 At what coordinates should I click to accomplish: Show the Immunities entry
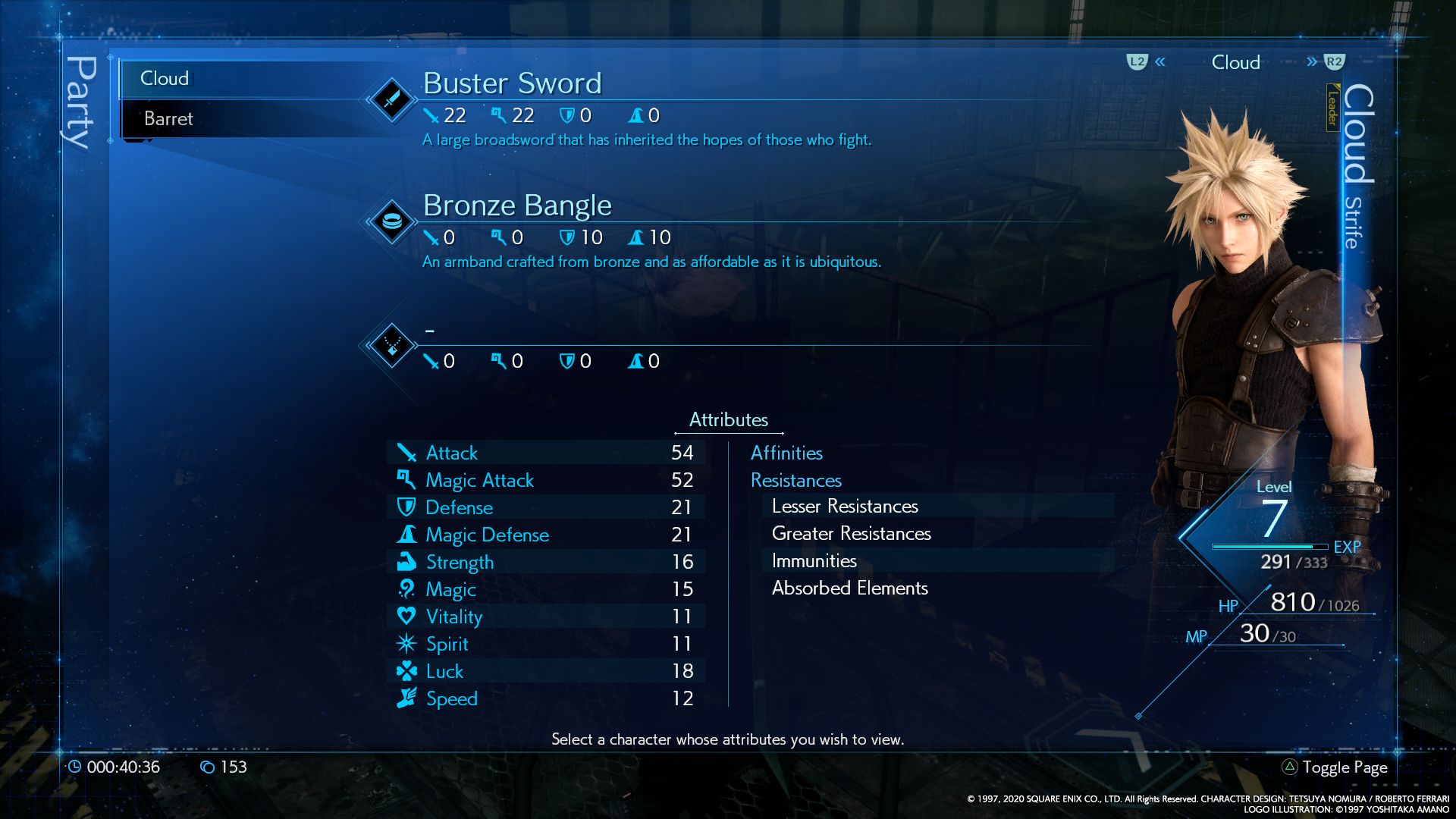coord(814,560)
